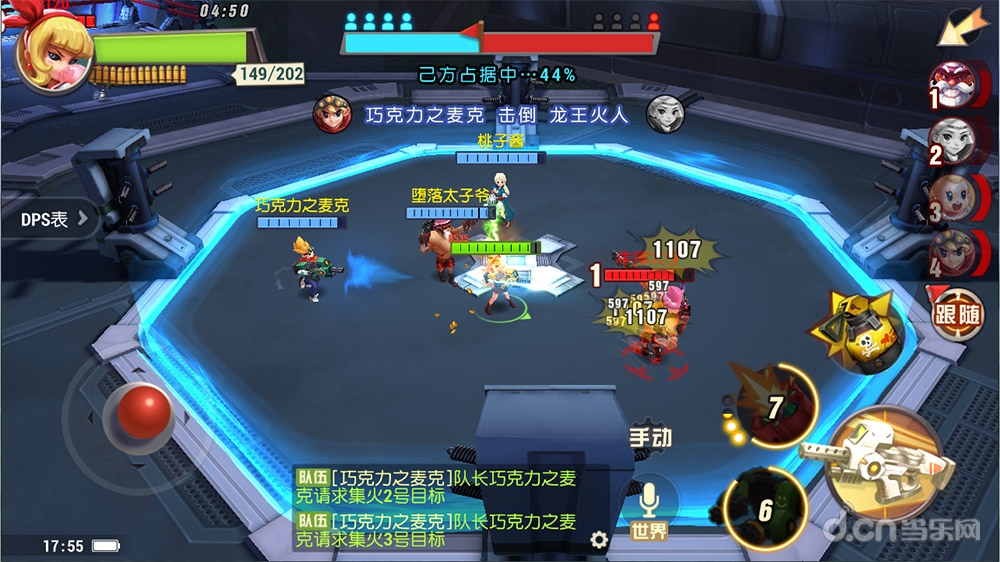Image resolution: width=1000 pixels, height=562 pixels.
Task: Toggle the 手动 manual mode
Action: tap(650, 437)
